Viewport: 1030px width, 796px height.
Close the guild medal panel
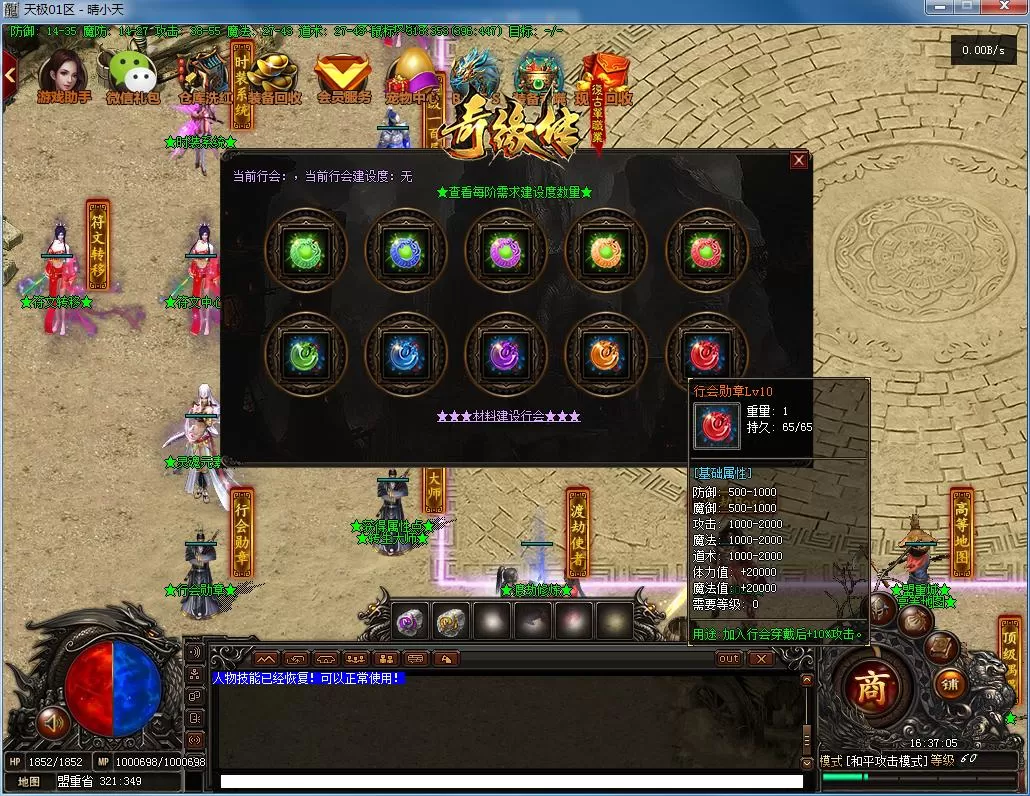click(798, 160)
